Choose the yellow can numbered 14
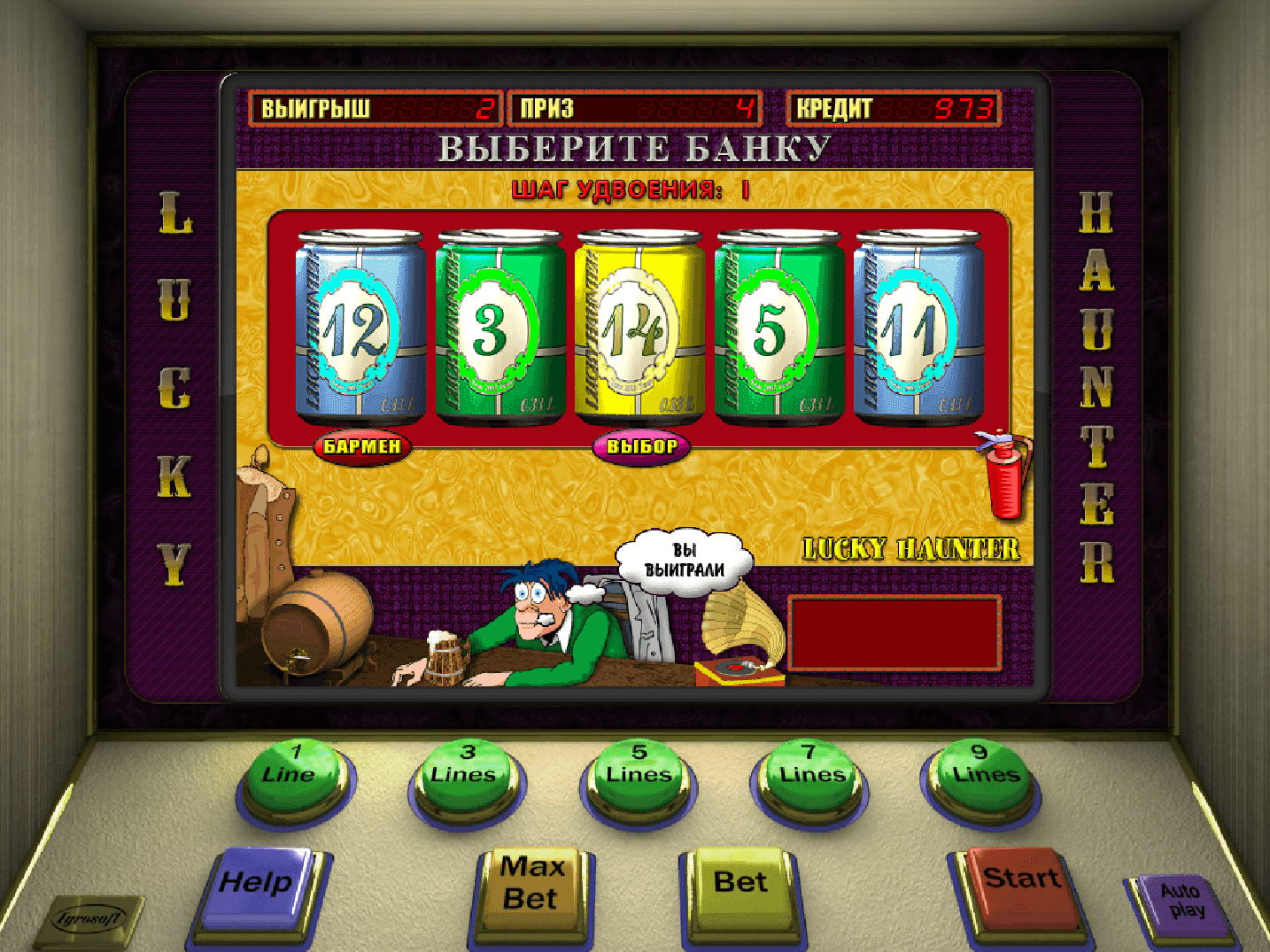The height and width of the screenshot is (952, 1270). click(x=639, y=328)
